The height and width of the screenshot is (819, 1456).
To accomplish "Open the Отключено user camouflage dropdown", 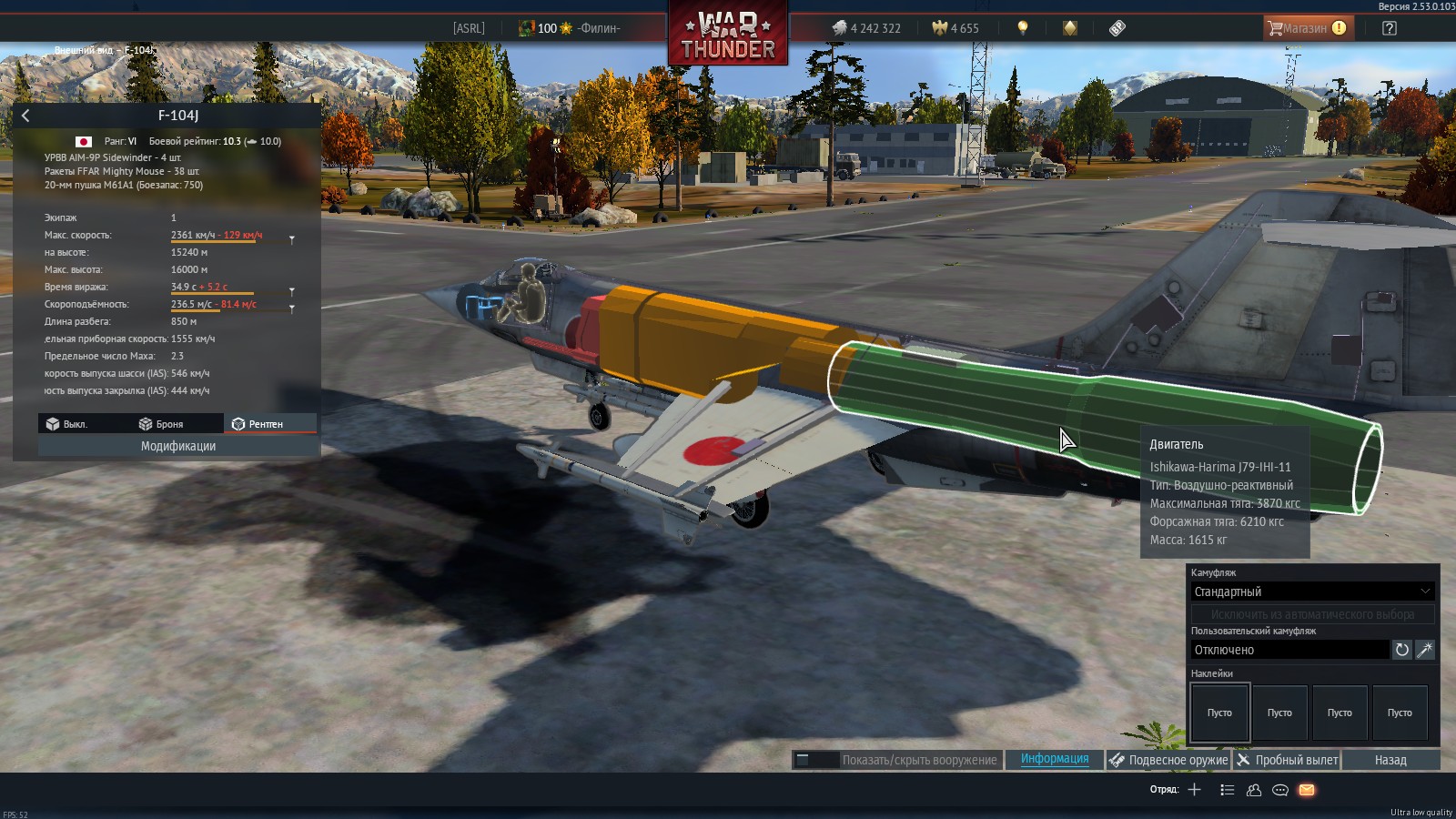I will click(x=1289, y=650).
